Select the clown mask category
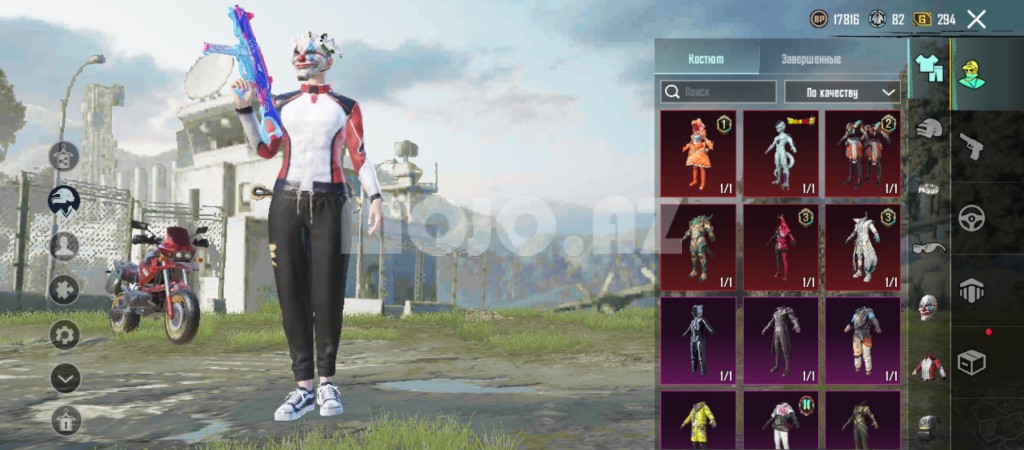The height and width of the screenshot is (450, 1024). tap(929, 306)
